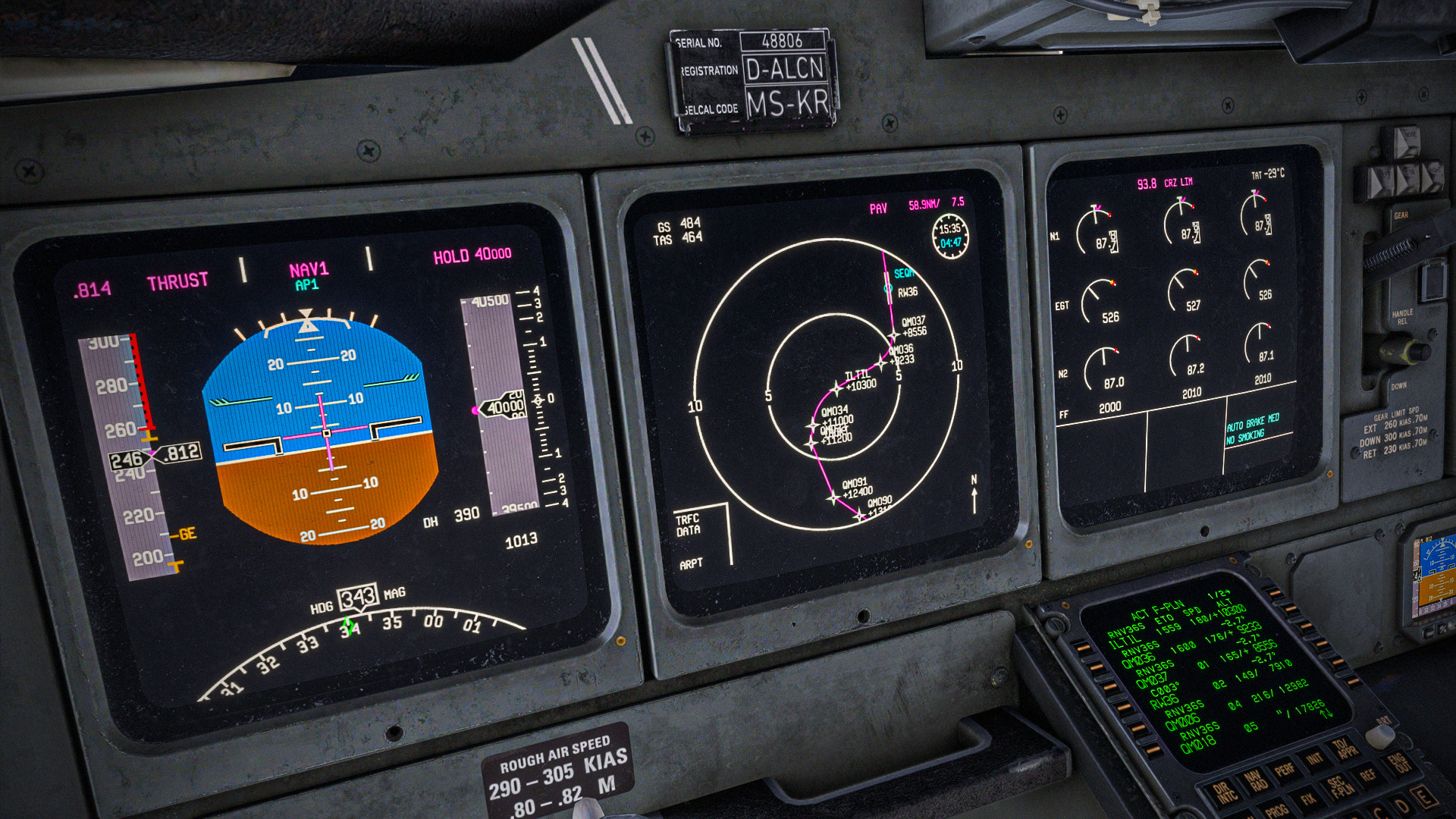1456x819 pixels.
Task: Click the INIT key on the MCDU
Action: (1314, 758)
